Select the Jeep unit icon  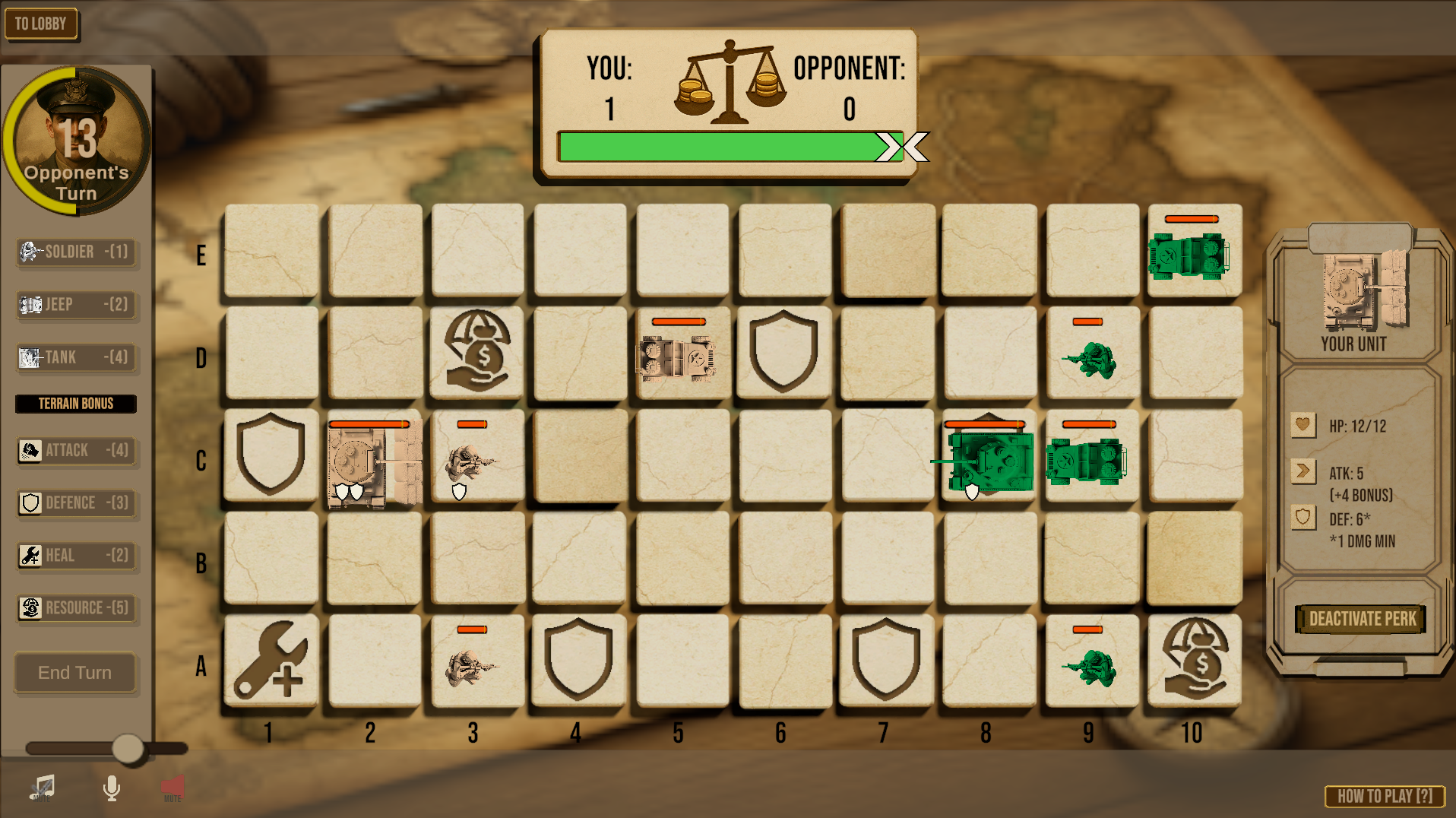(x=30, y=305)
